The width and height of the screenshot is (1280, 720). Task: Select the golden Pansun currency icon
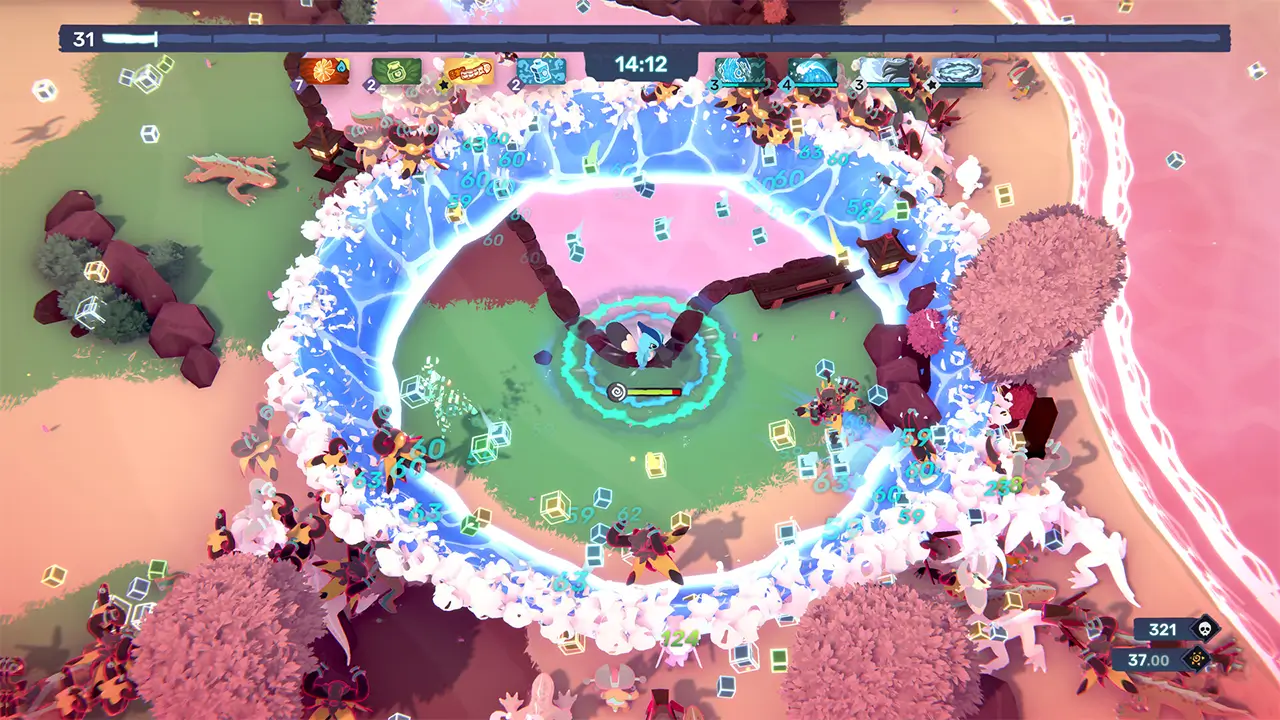click(x=1198, y=657)
